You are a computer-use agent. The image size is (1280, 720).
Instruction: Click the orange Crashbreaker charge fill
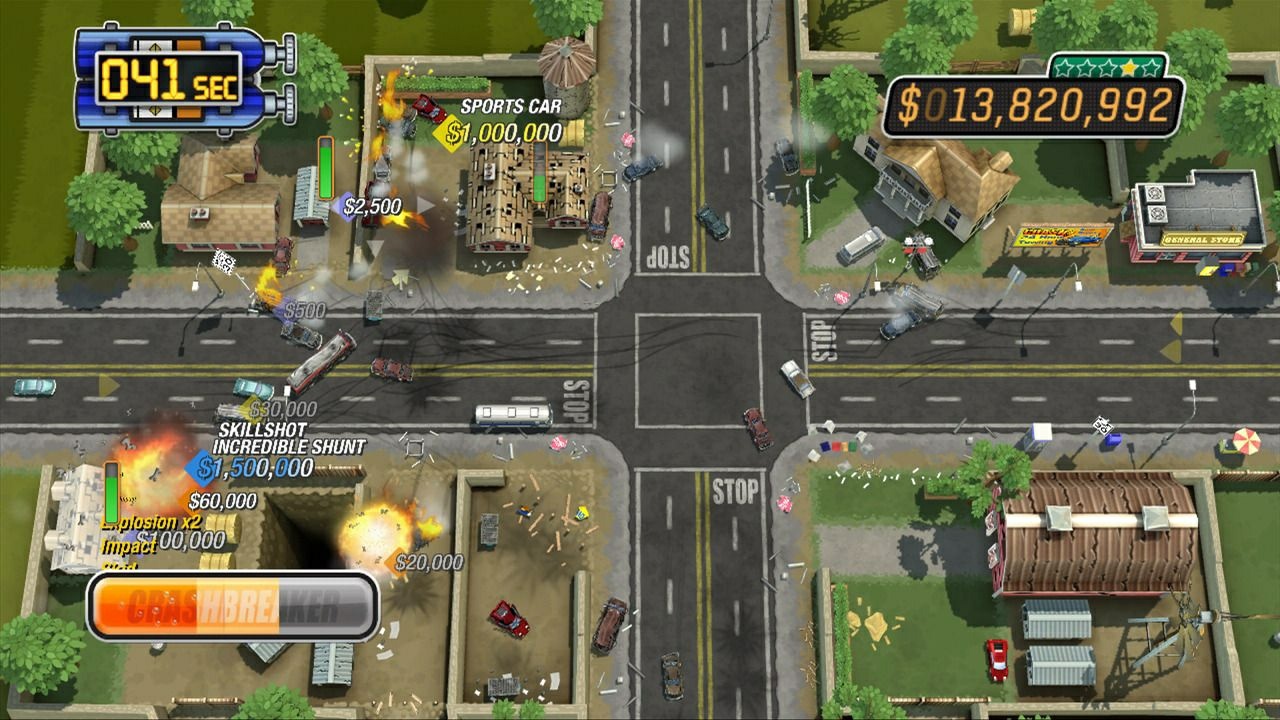click(150, 599)
